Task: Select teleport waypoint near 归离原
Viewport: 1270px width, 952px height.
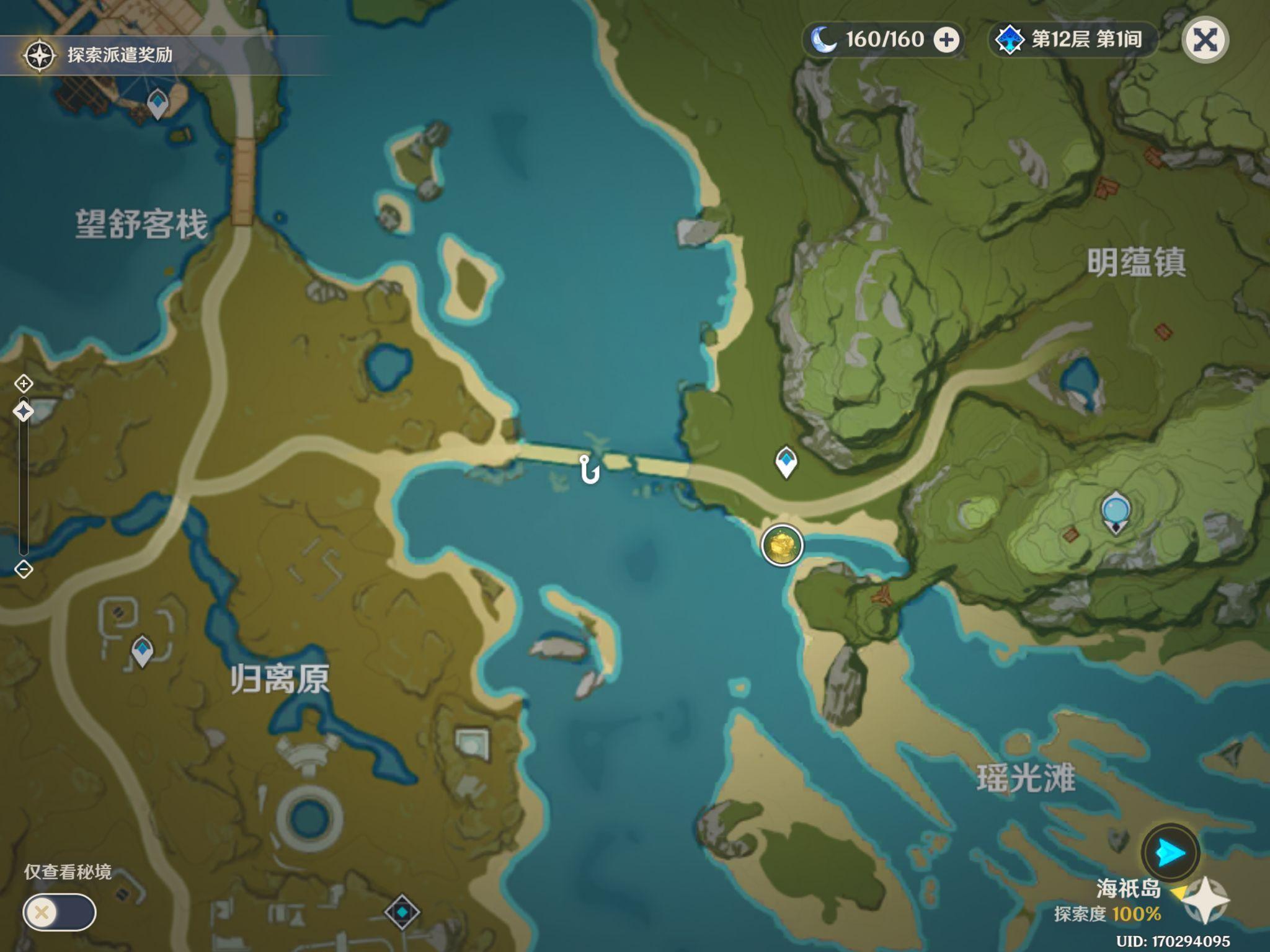Action: coord(143,651)
